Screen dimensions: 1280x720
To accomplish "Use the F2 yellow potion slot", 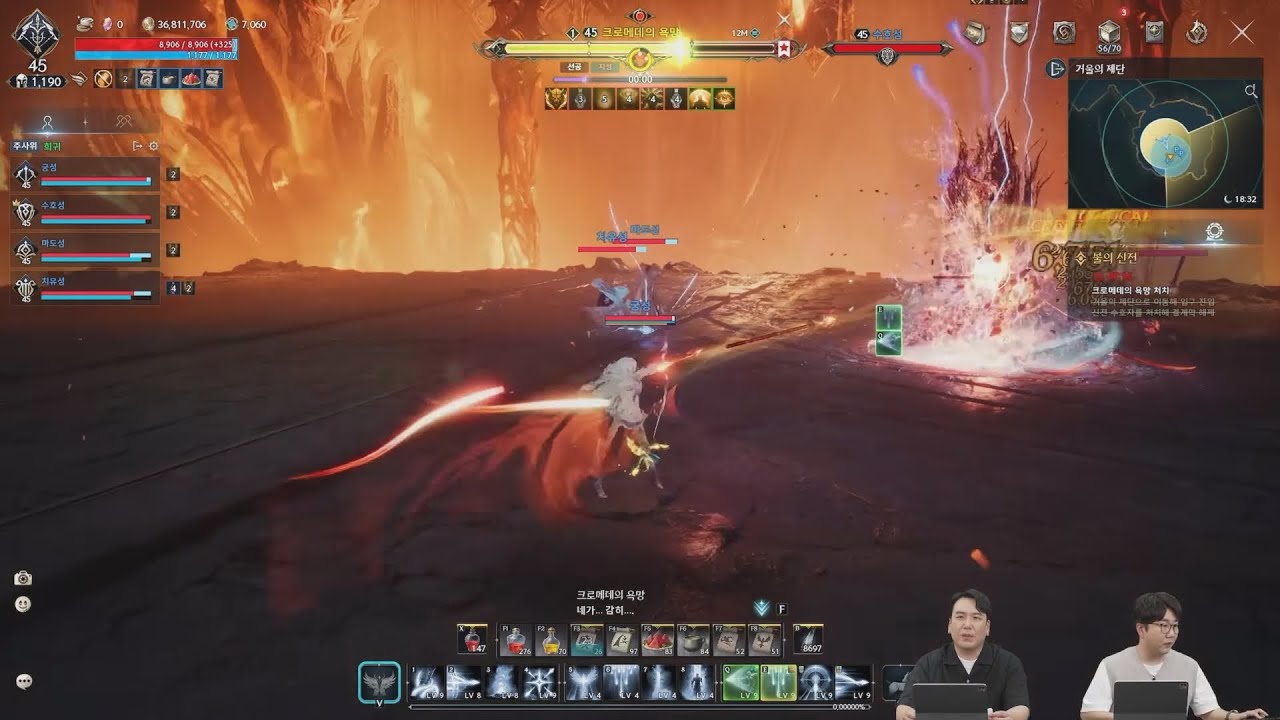I will tap(551, 641).
